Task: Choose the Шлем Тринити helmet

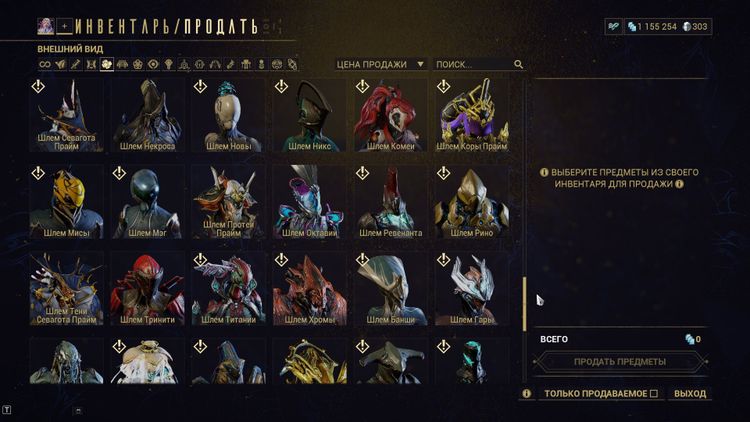Action: click(147, 288)
